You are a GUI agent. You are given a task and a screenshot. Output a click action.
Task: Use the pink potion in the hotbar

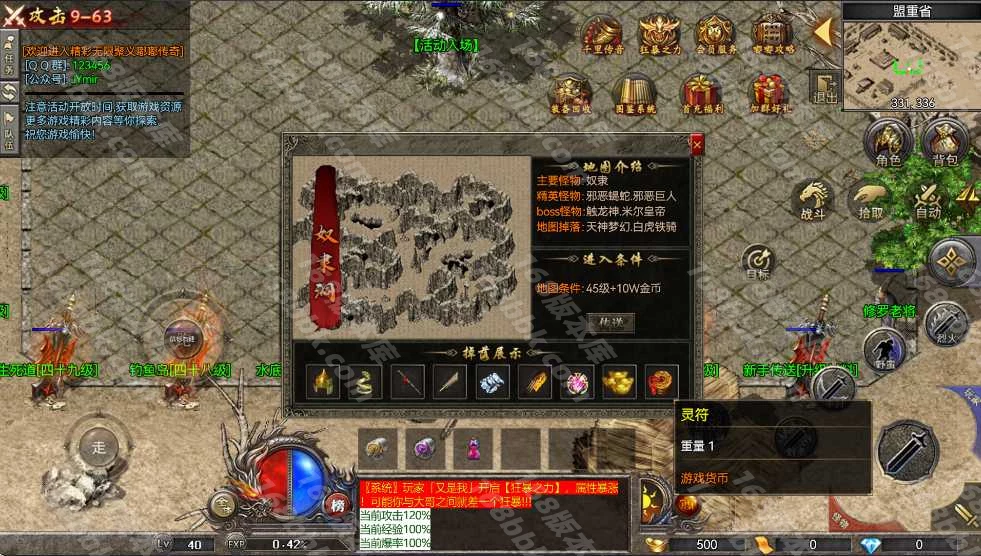tap(473, 447)
